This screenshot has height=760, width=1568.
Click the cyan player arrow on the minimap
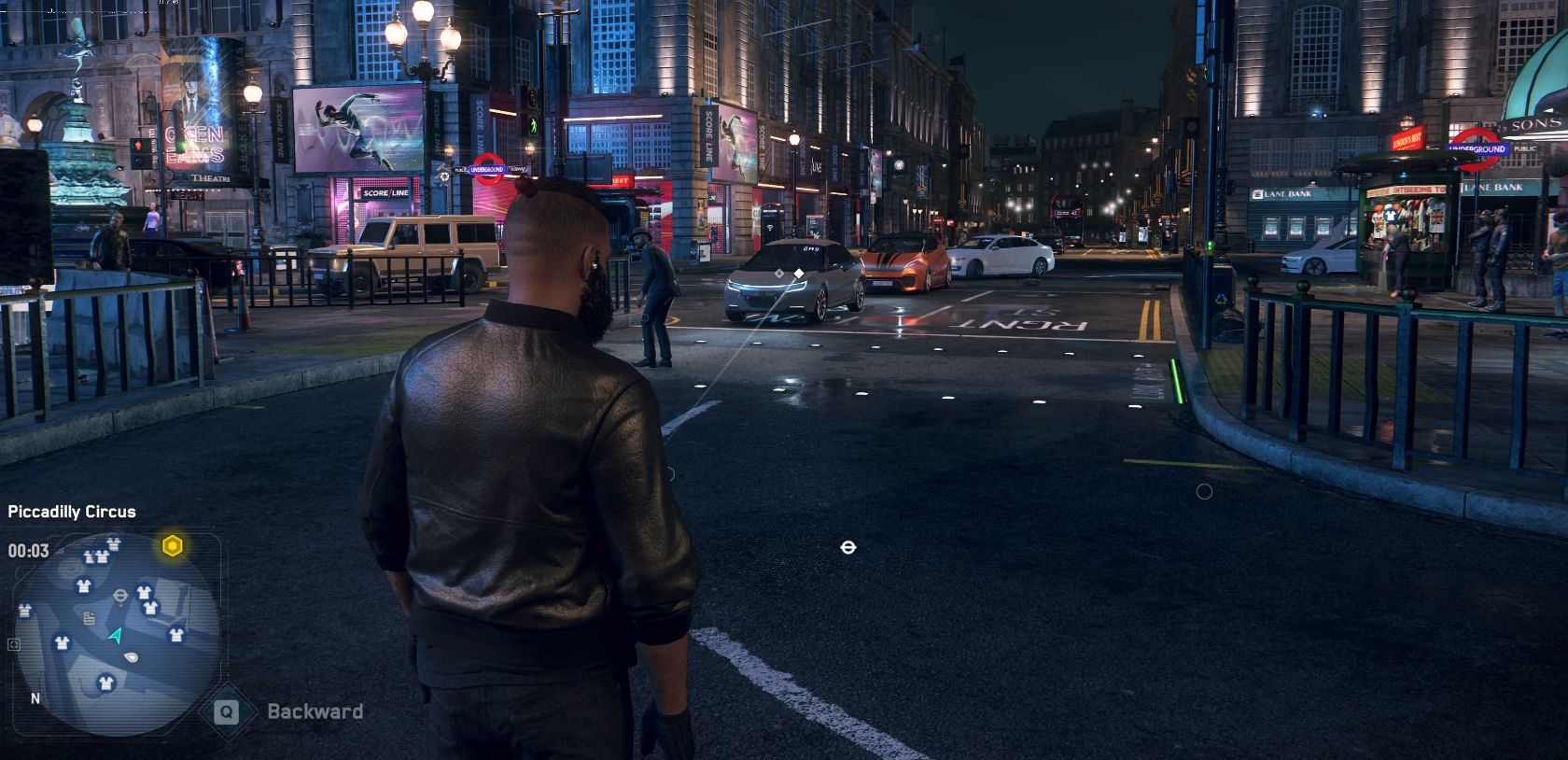tap(115, 636)
